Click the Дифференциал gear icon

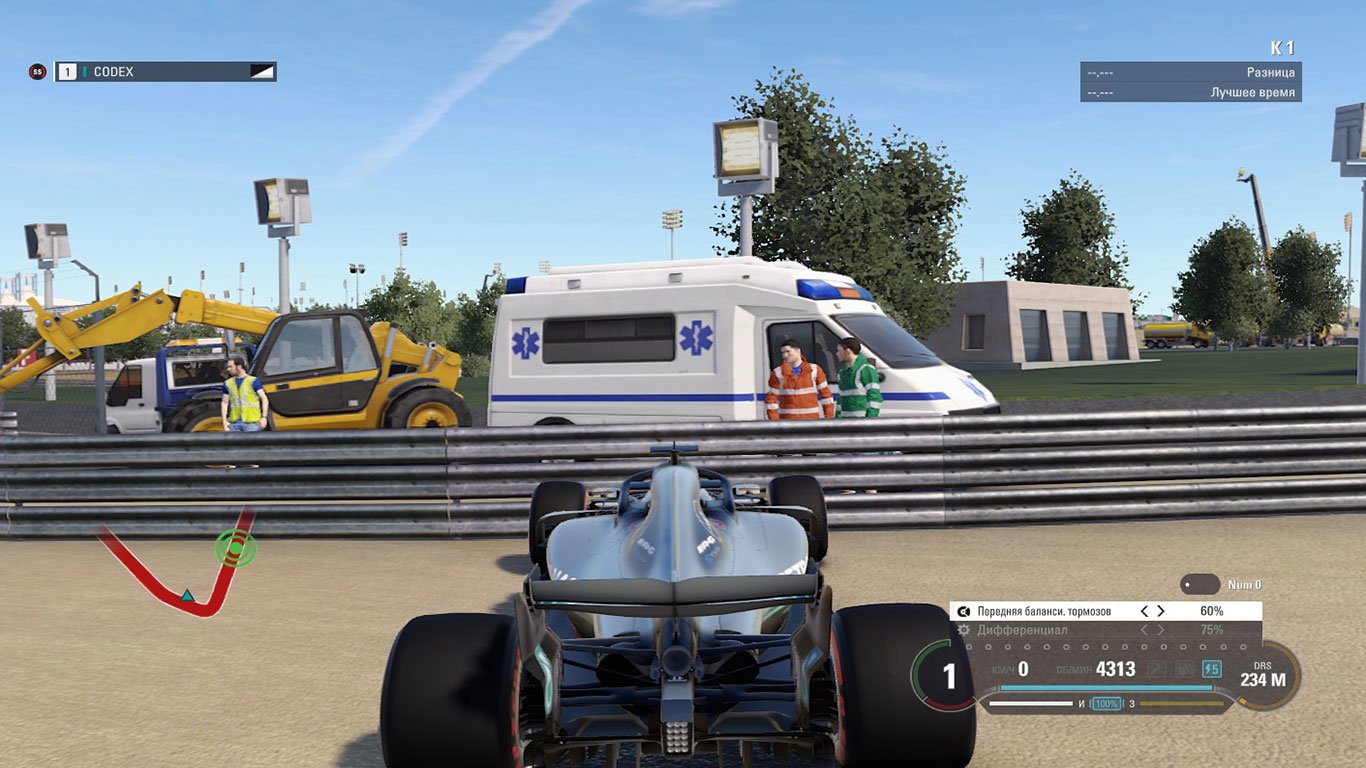point(962,630)
